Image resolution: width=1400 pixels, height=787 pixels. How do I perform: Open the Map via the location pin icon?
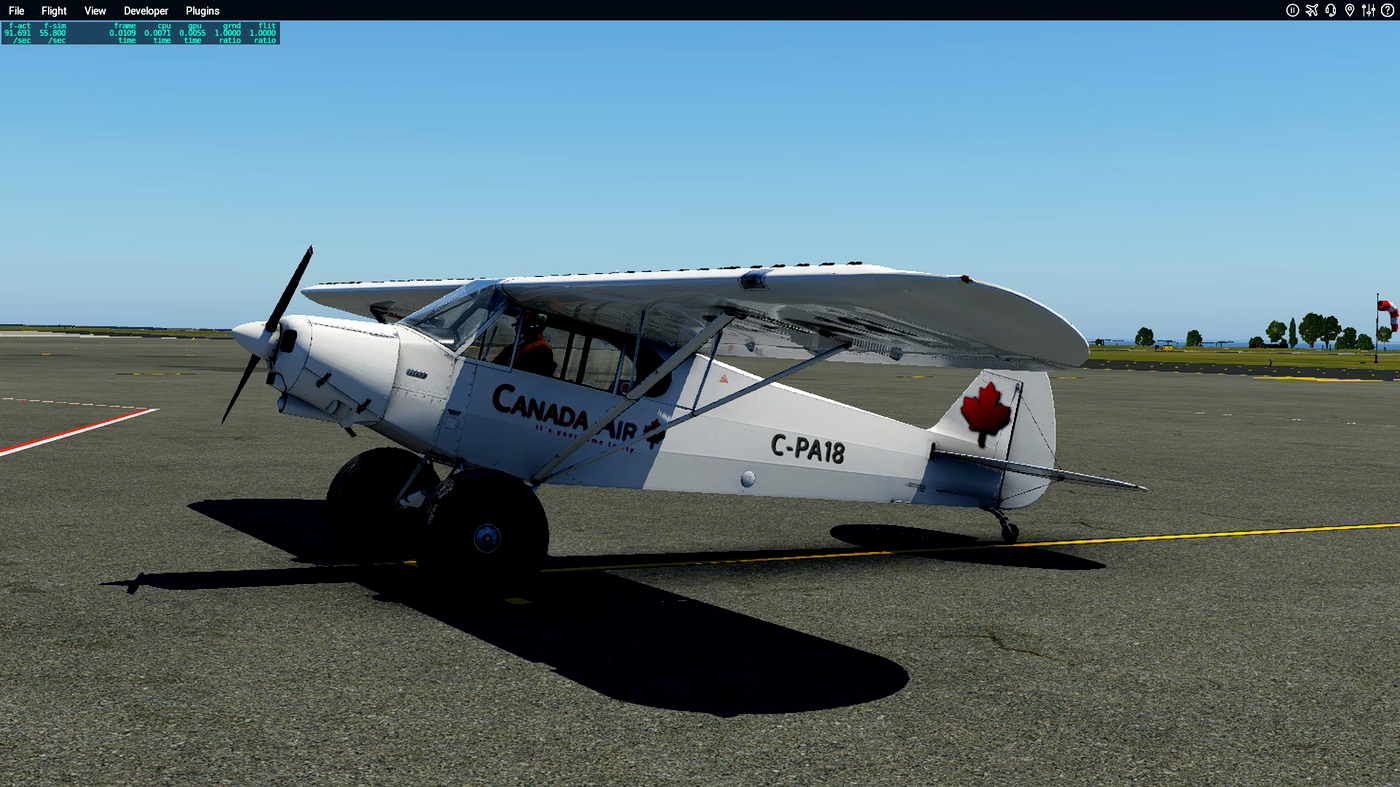[1349, 10]
